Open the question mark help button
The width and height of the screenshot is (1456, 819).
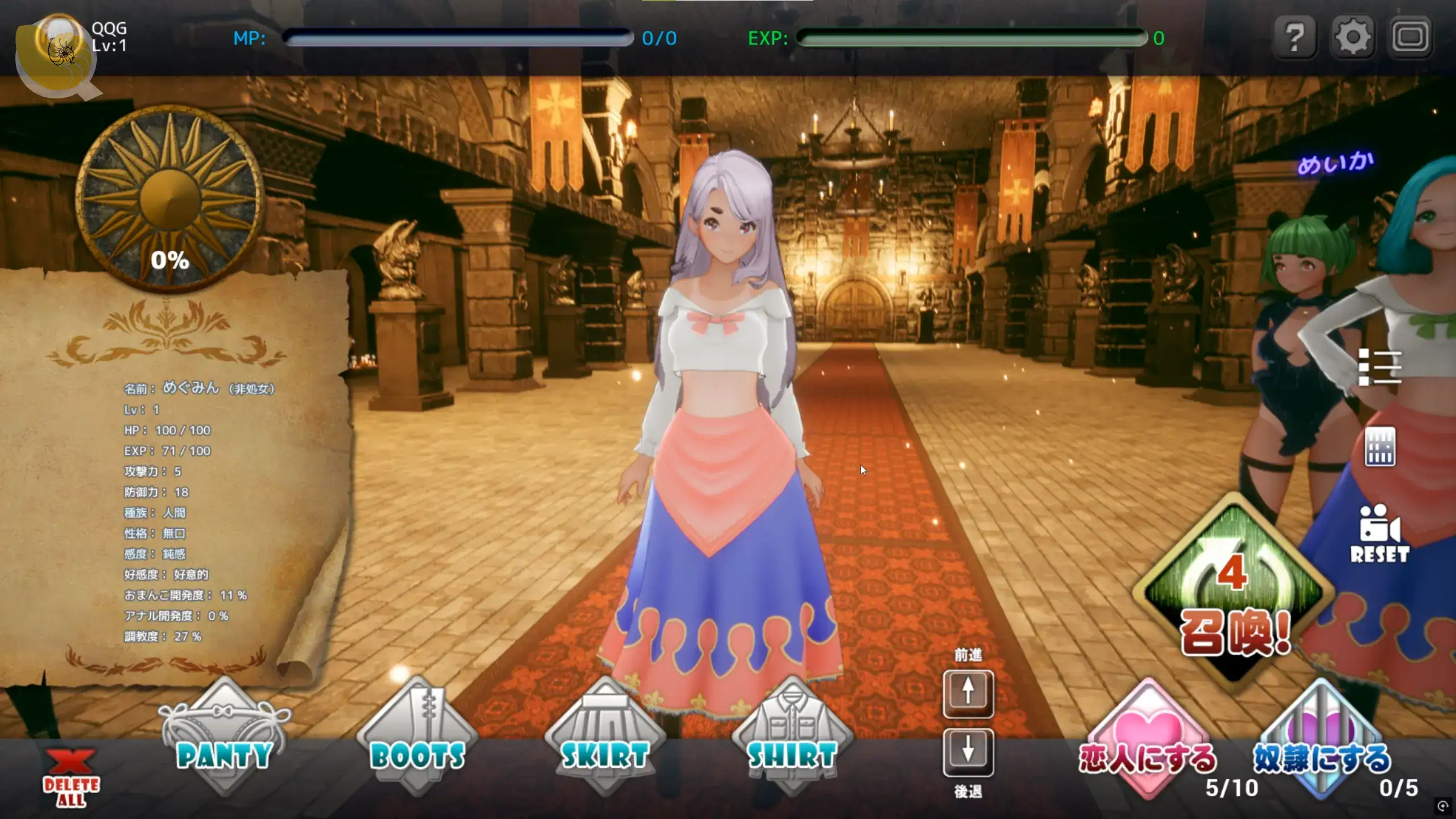1294,38
